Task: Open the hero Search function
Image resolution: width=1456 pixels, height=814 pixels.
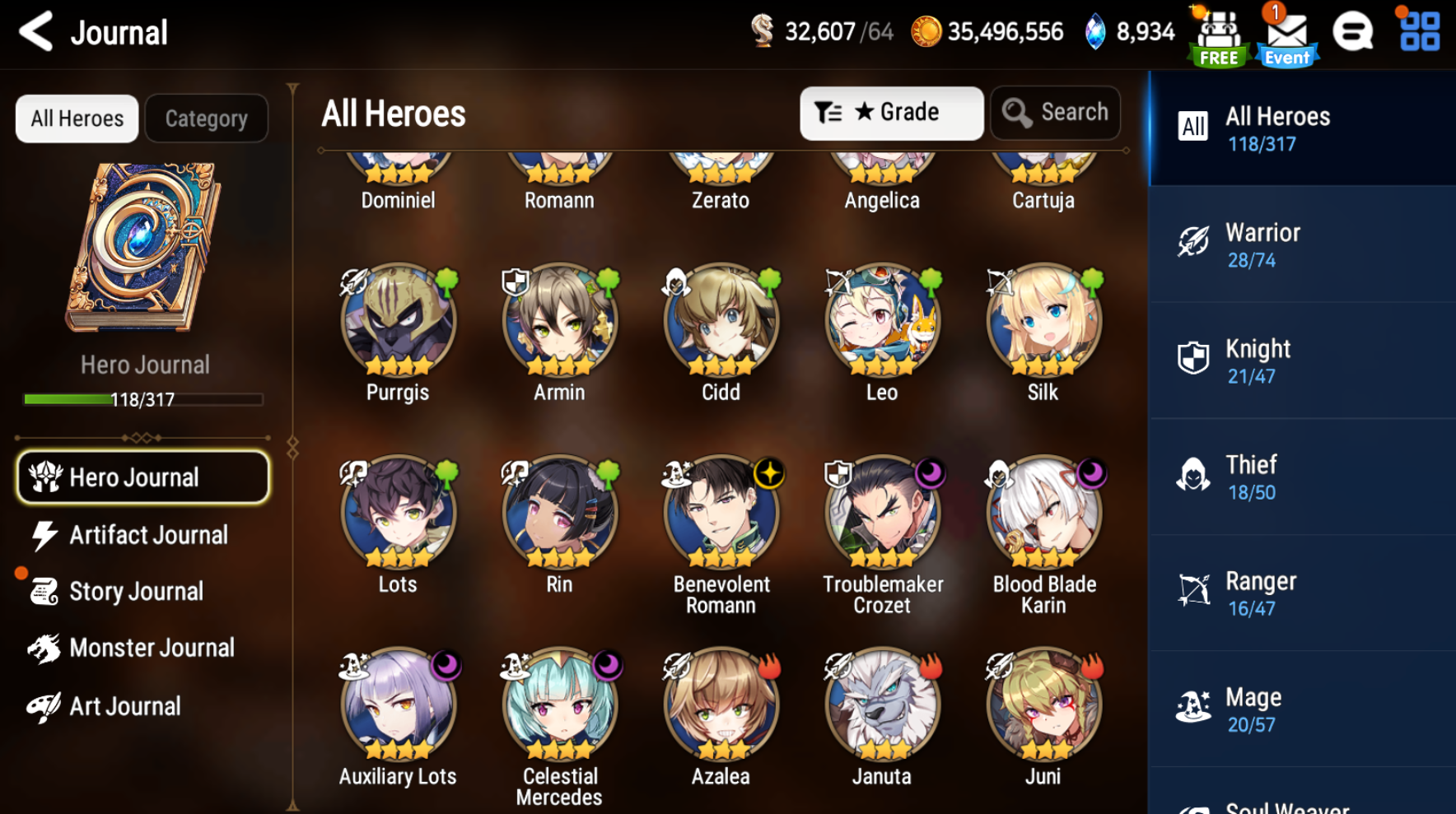Action: click(1055, 113)
